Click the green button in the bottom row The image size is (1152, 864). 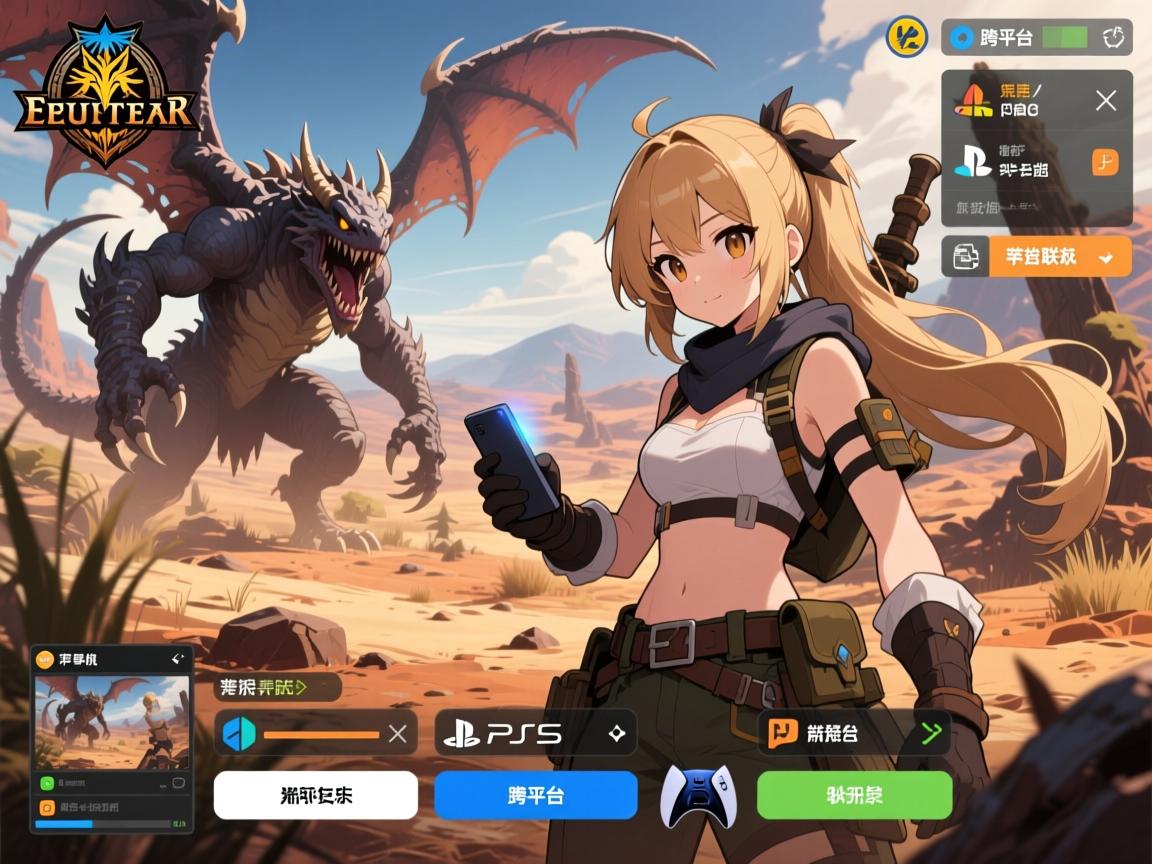coord(854,796)
